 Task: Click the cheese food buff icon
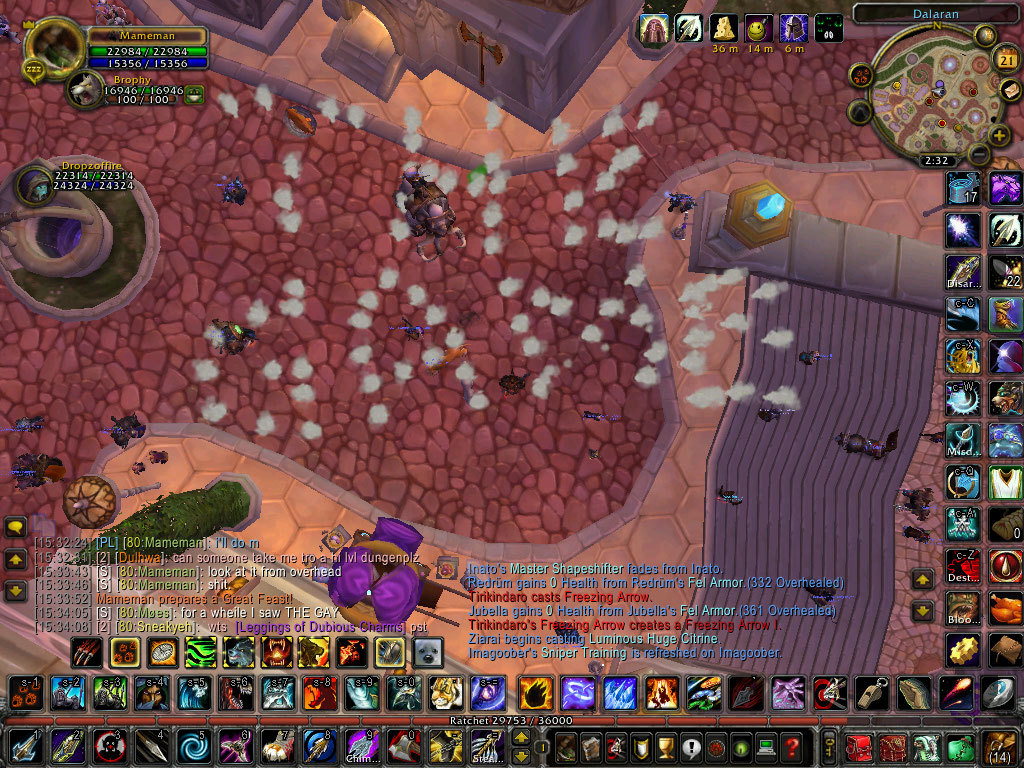tap(724, 28)
